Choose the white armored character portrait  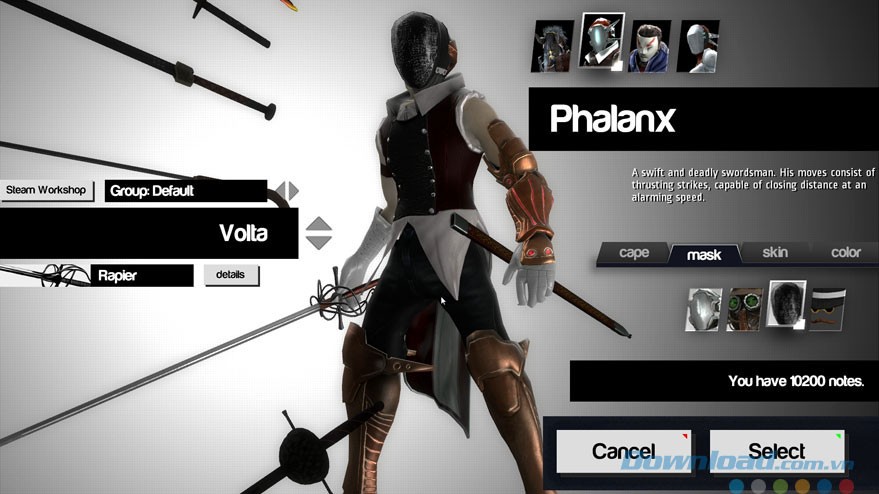click(x=698, y=46)
